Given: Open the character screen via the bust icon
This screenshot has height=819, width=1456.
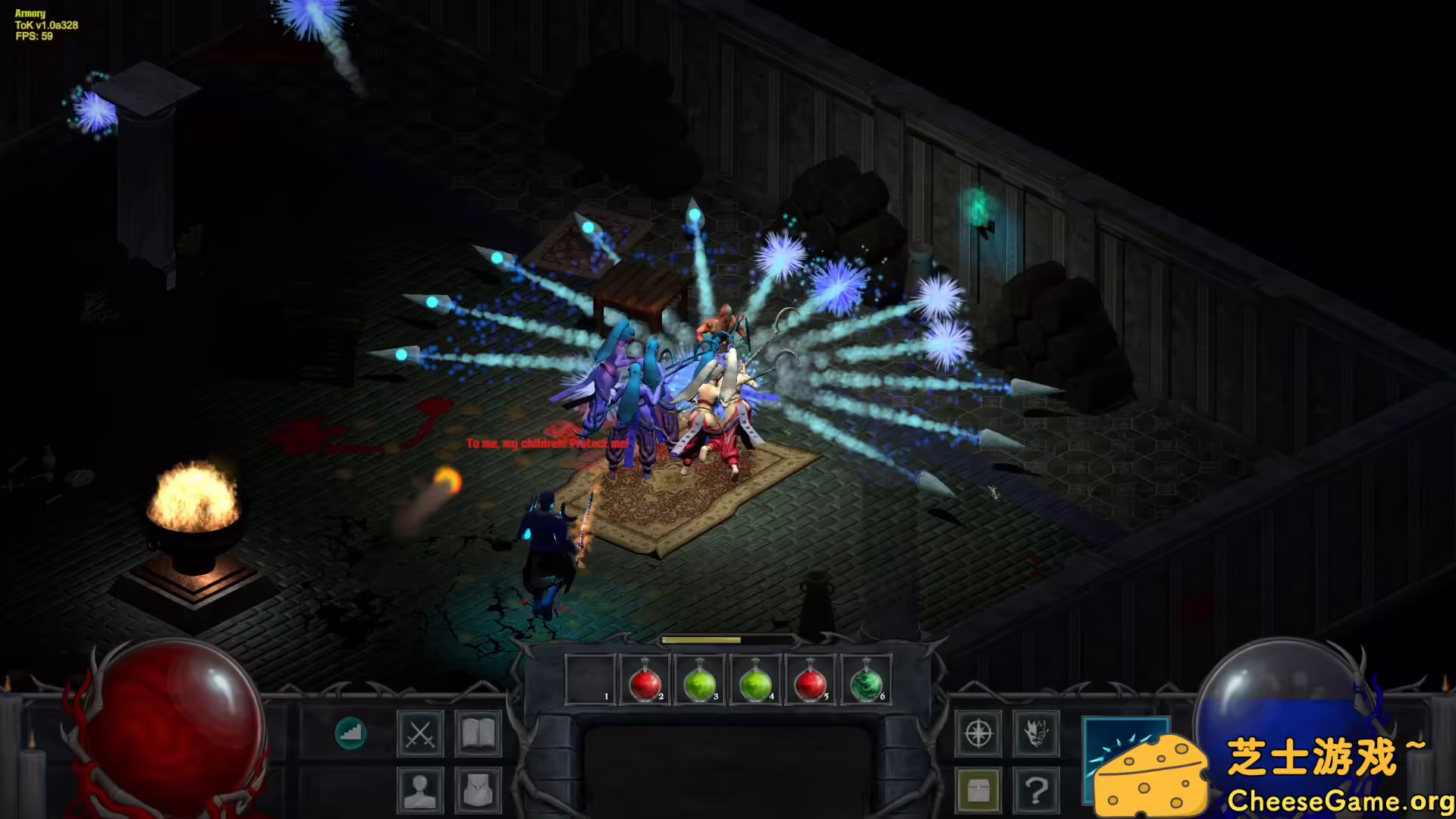Looking at the screenshot, I should click(x=420, y=789).
